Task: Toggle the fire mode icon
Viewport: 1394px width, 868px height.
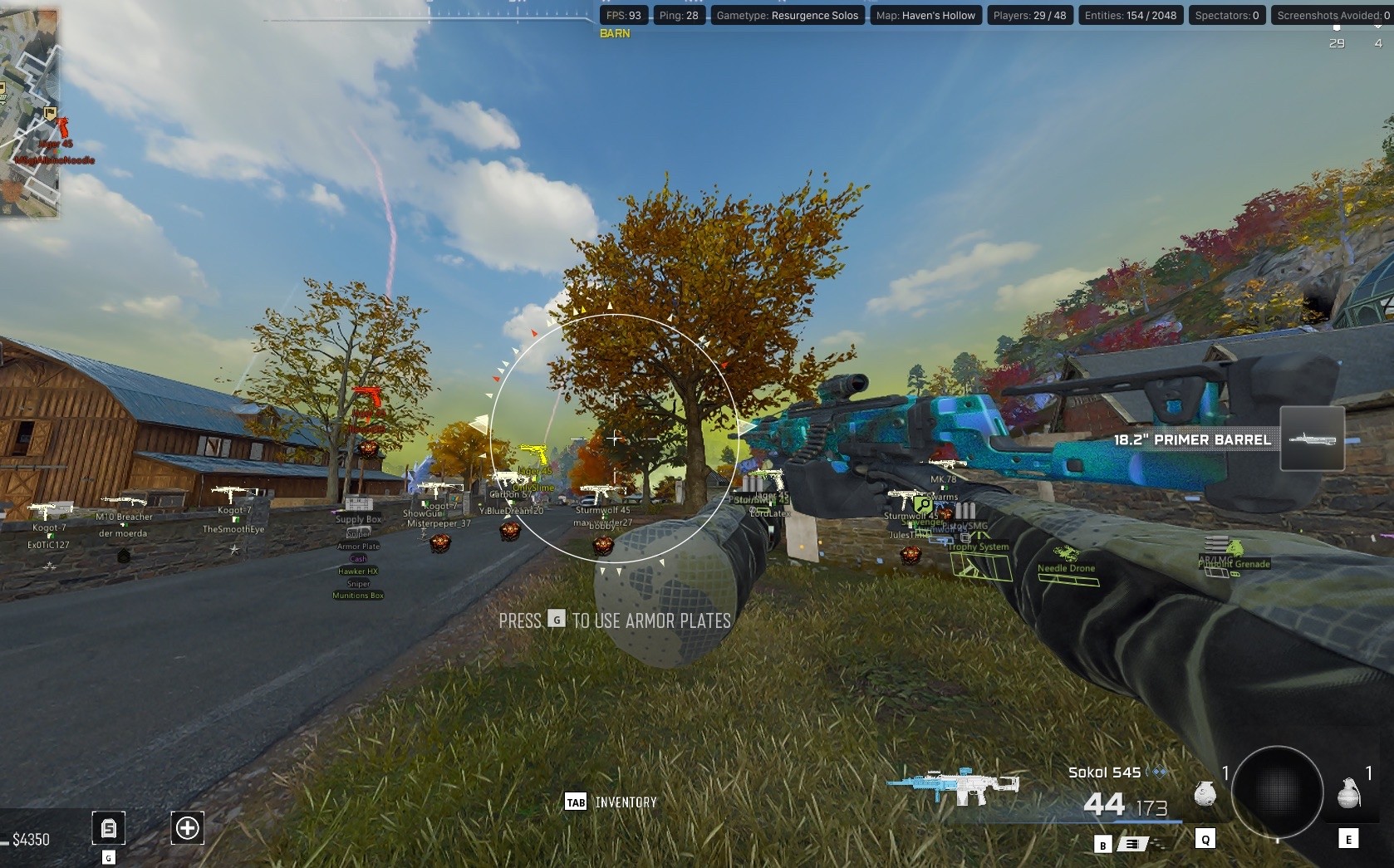Action: (x=1131, y=845)
